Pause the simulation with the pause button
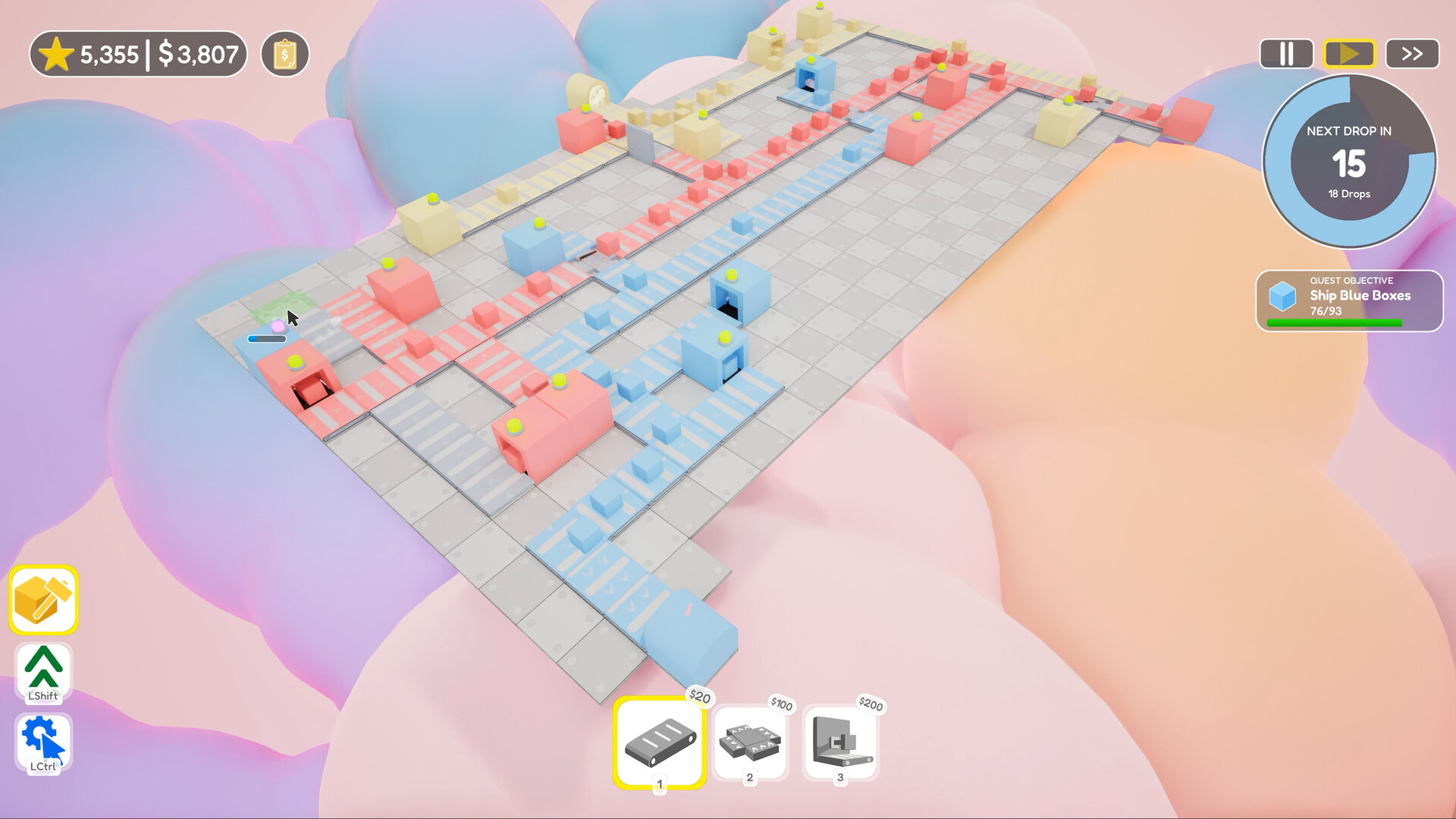This screenshot has height=819, width=1456. point(1286,53)
